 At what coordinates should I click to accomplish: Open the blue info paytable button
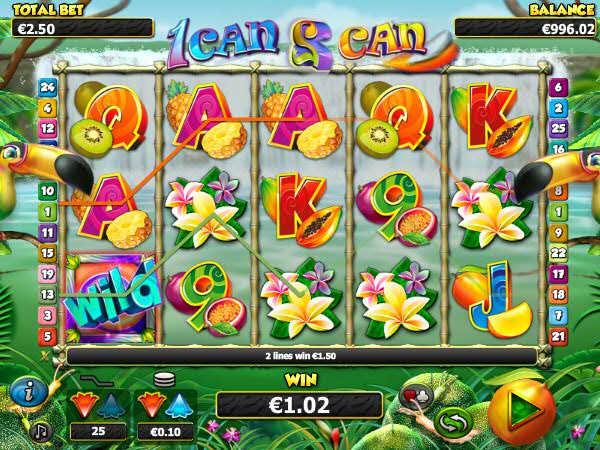point(32,393)
